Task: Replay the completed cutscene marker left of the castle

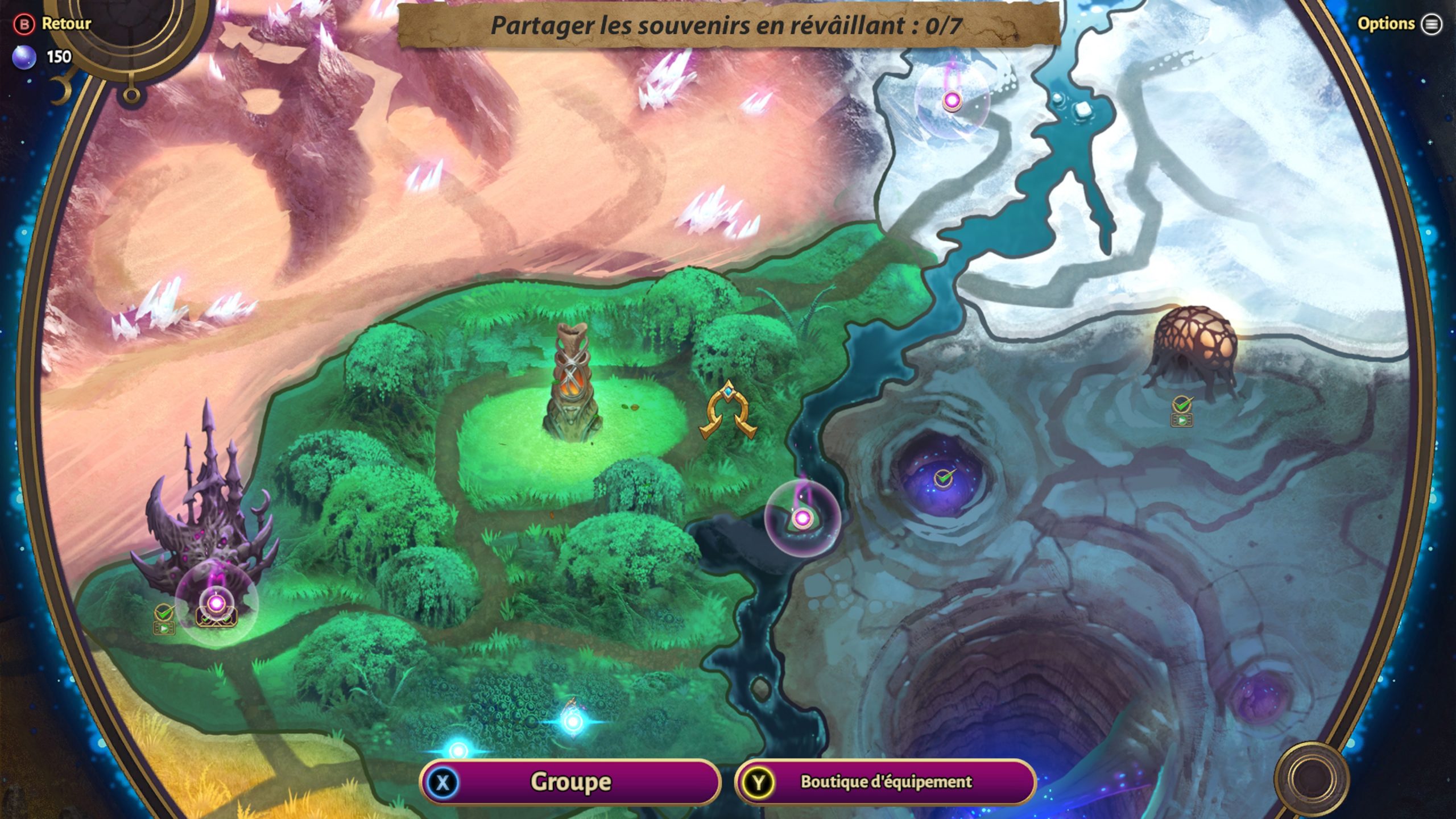Action: click(x=164, y=627)
